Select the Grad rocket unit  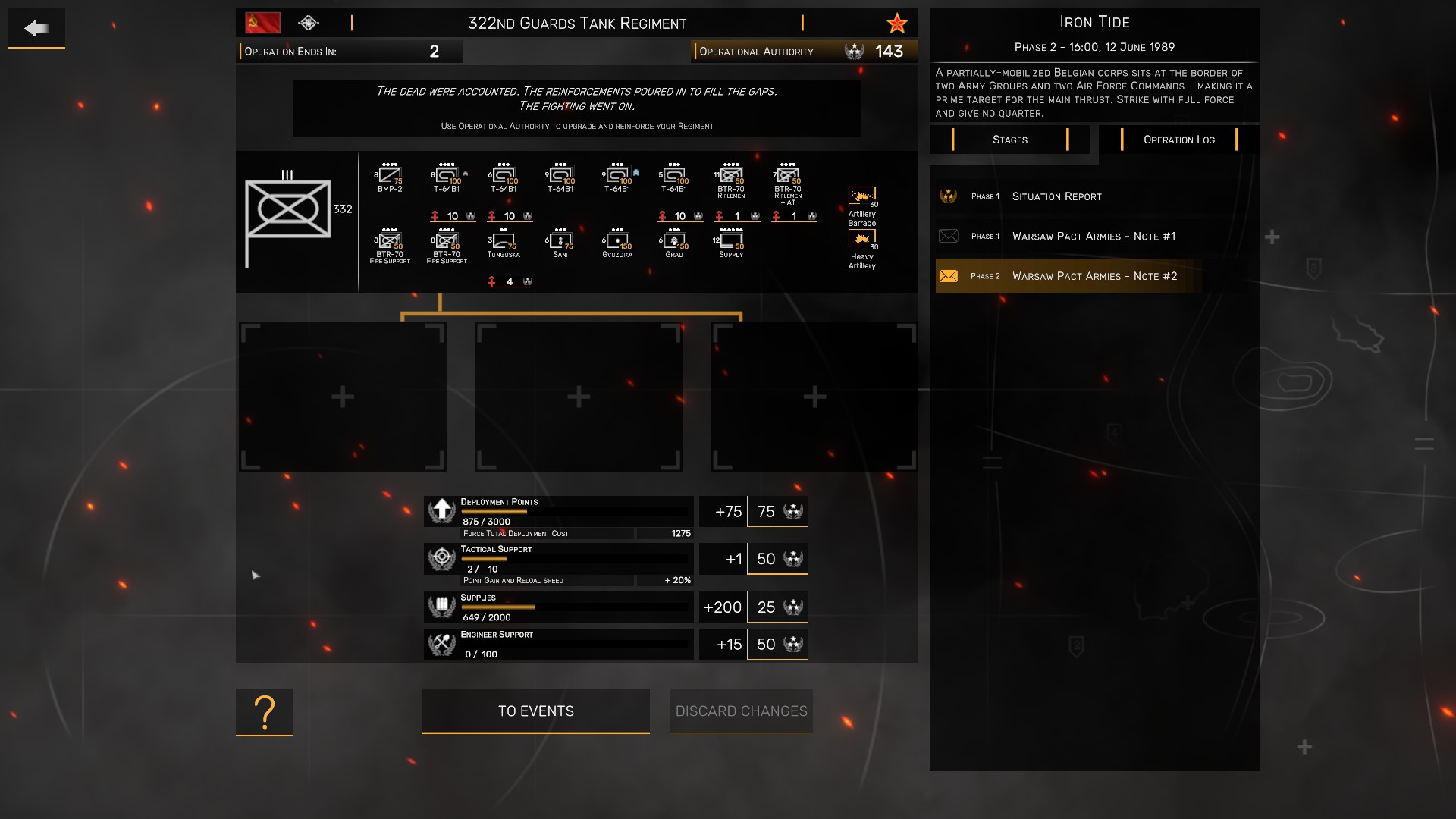(x=674, y=243)
